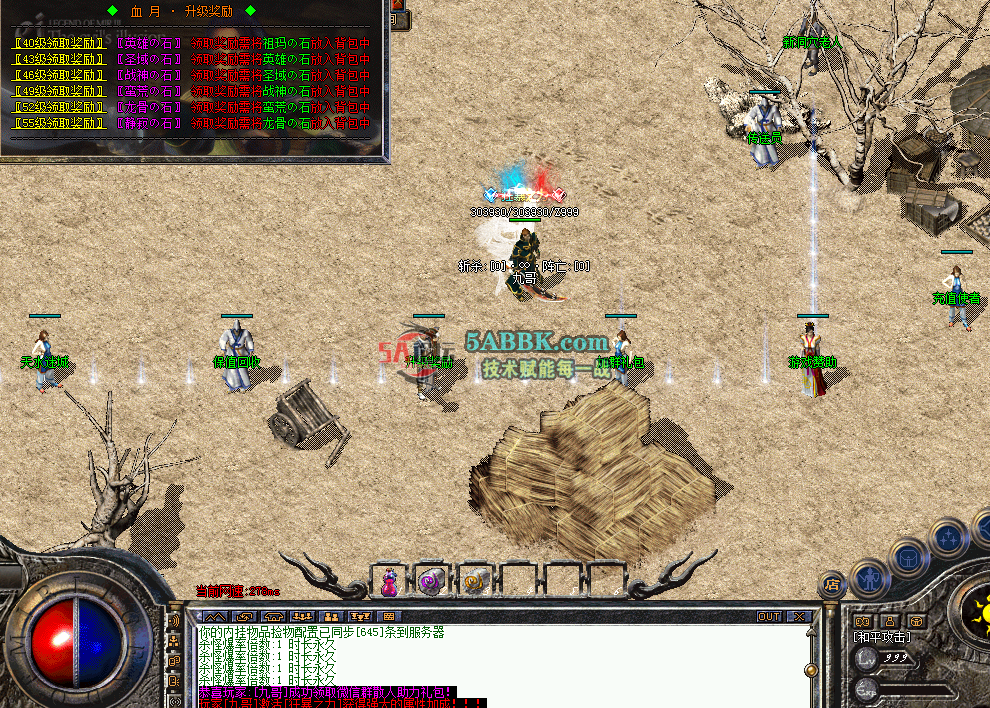The width and height of the screenshot is (990, 708).
Task: Toggle the 和平攻击 attack mode label
Action: (x=881, y=637)
